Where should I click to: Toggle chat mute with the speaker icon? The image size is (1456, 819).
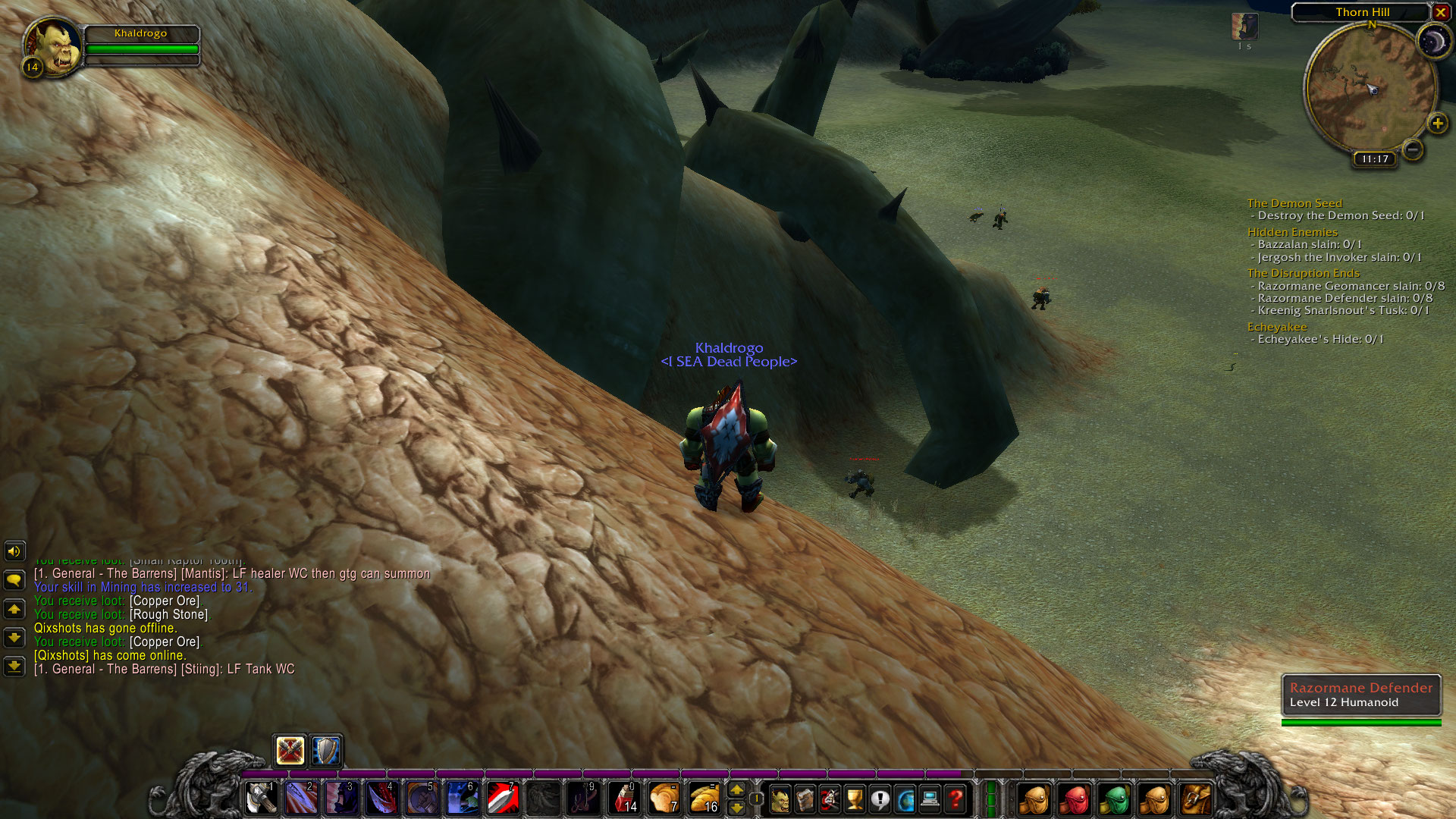coord(14,551)
